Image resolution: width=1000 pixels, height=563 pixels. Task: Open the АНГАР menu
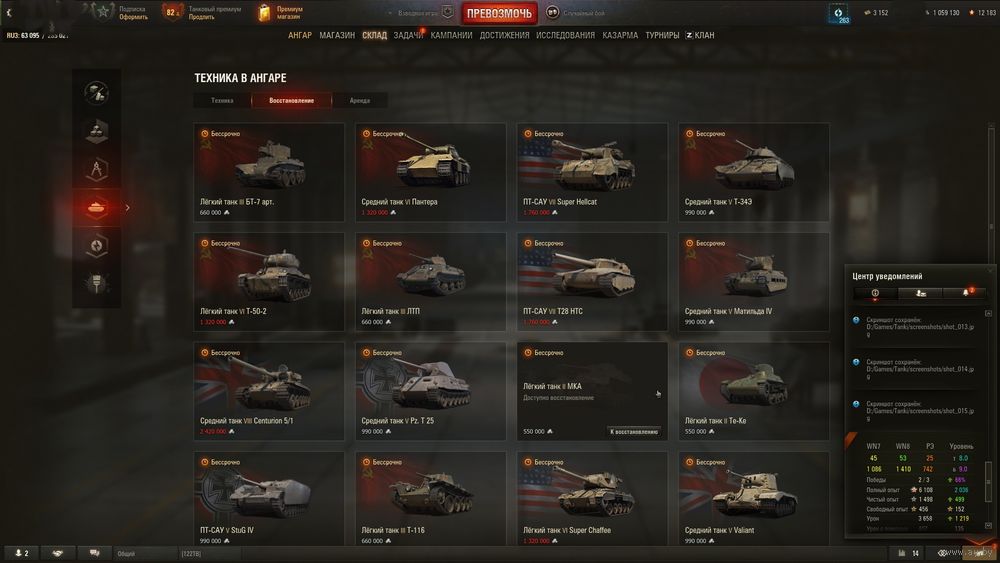pos(300,35)
